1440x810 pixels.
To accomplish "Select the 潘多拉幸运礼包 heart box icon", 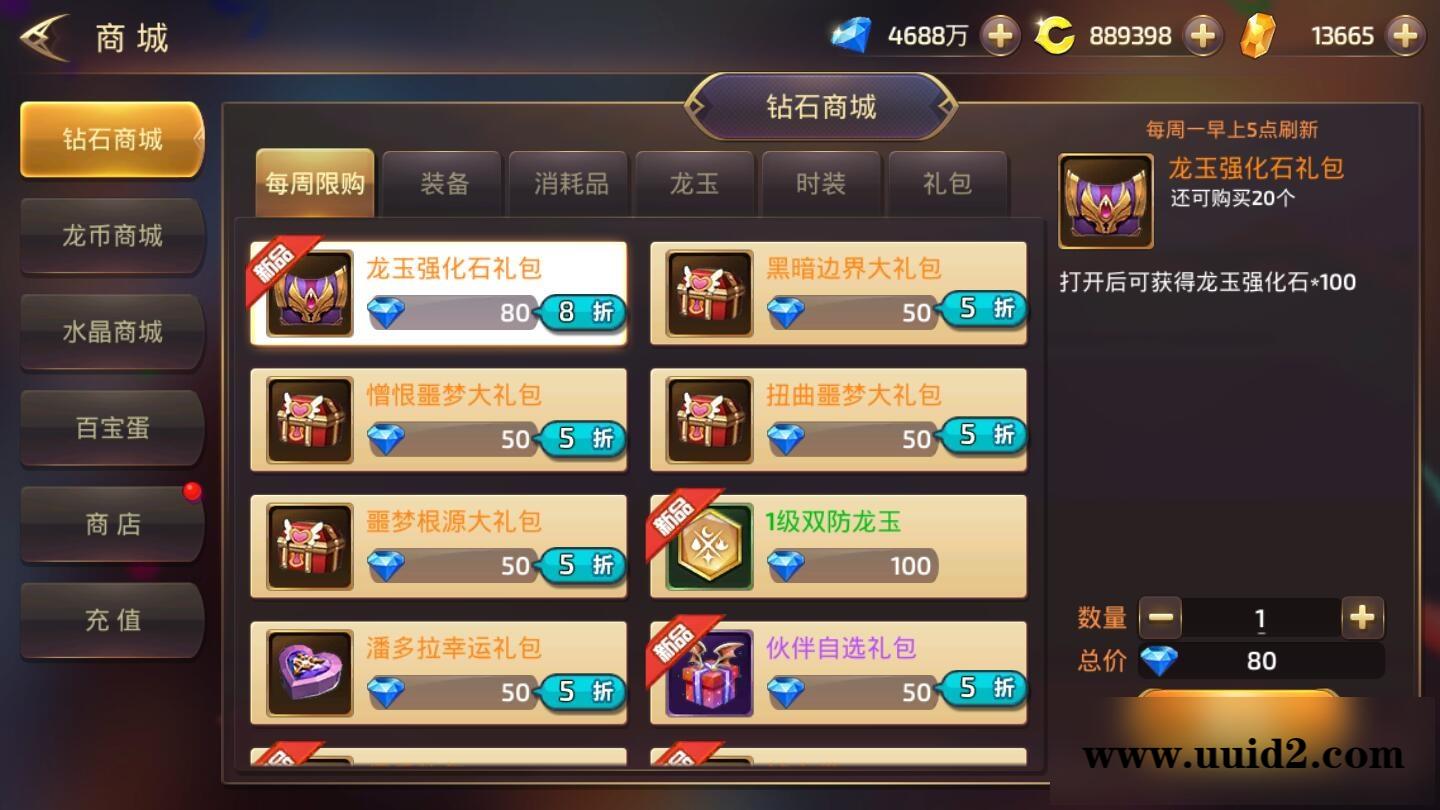I will pos(308,673).
